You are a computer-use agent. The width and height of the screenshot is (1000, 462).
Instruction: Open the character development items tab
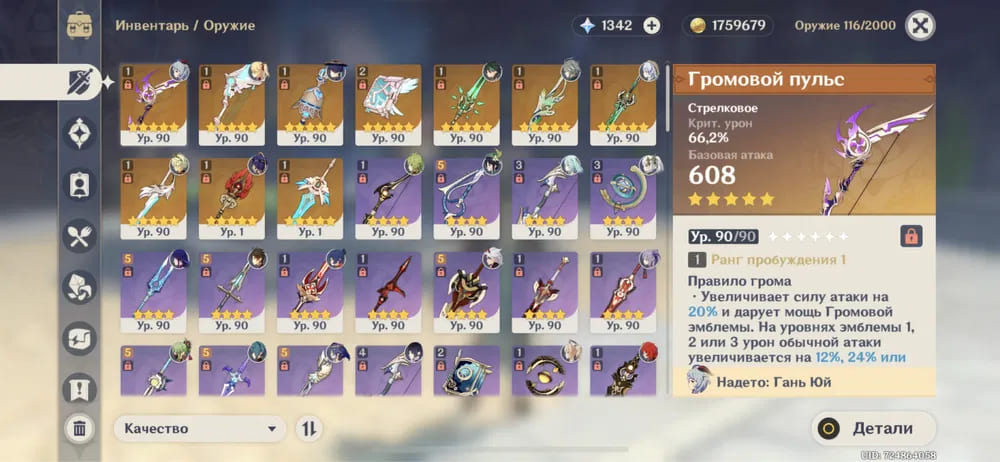click(x=80, y=185)
